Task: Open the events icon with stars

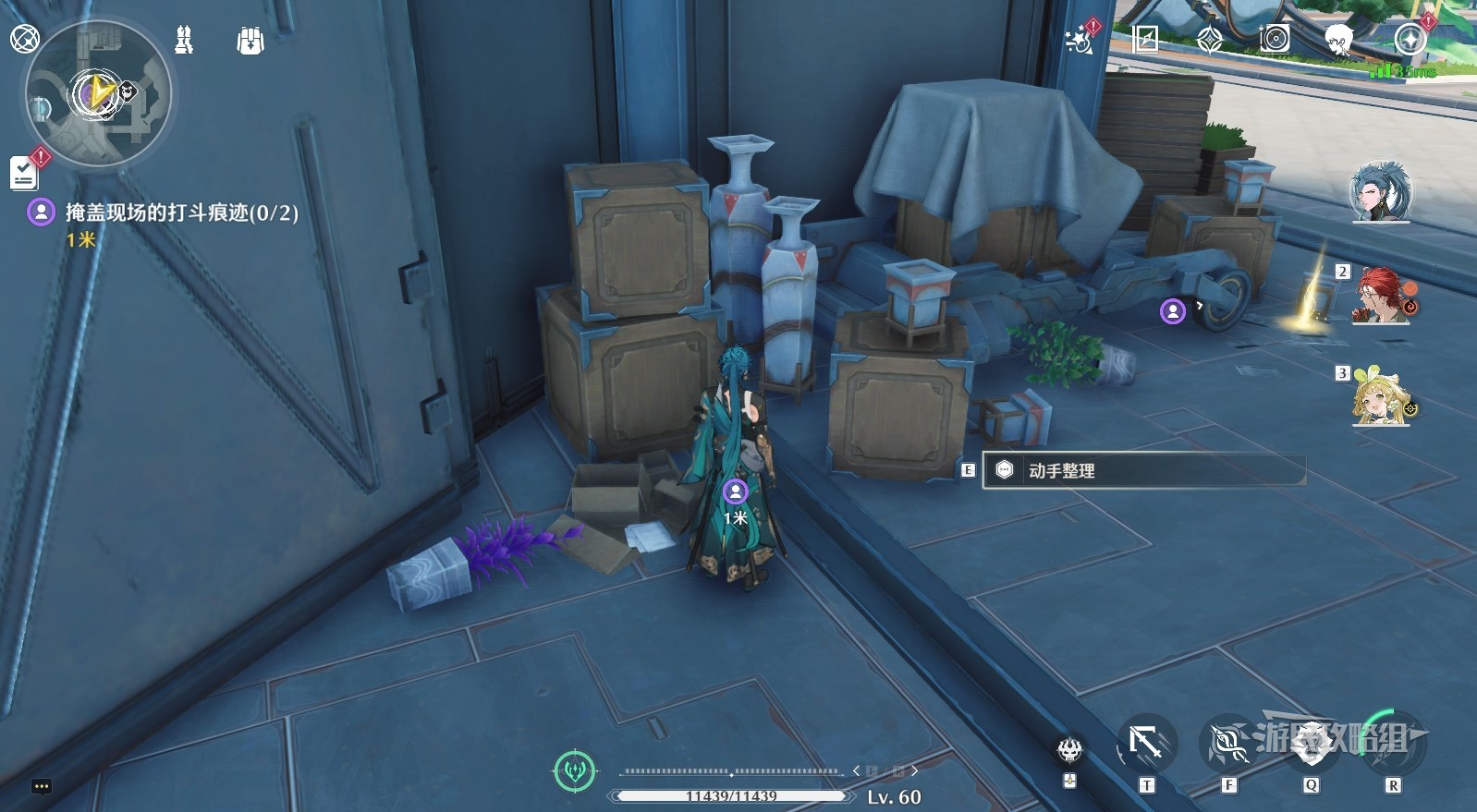Action: 1079,40
